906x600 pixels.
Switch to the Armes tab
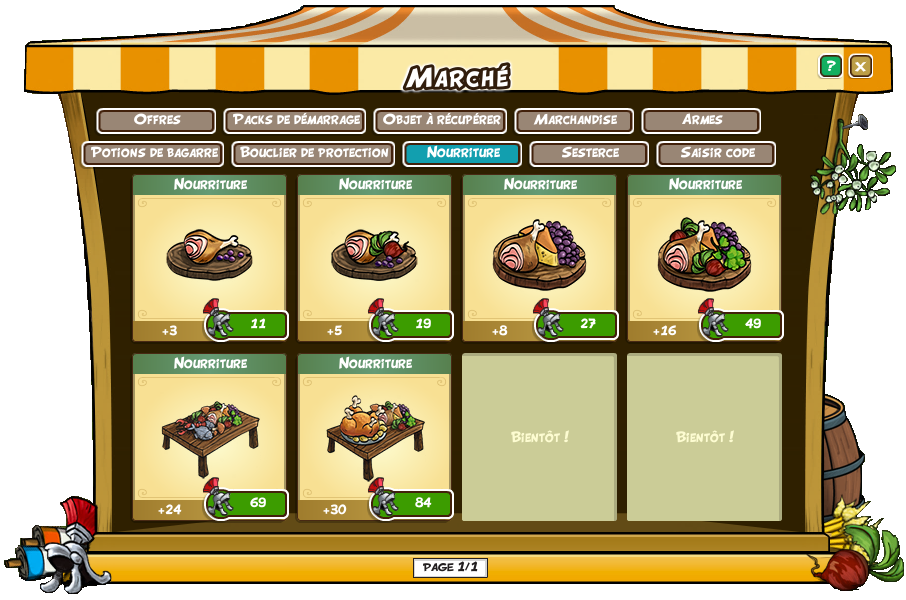[701, 120]
